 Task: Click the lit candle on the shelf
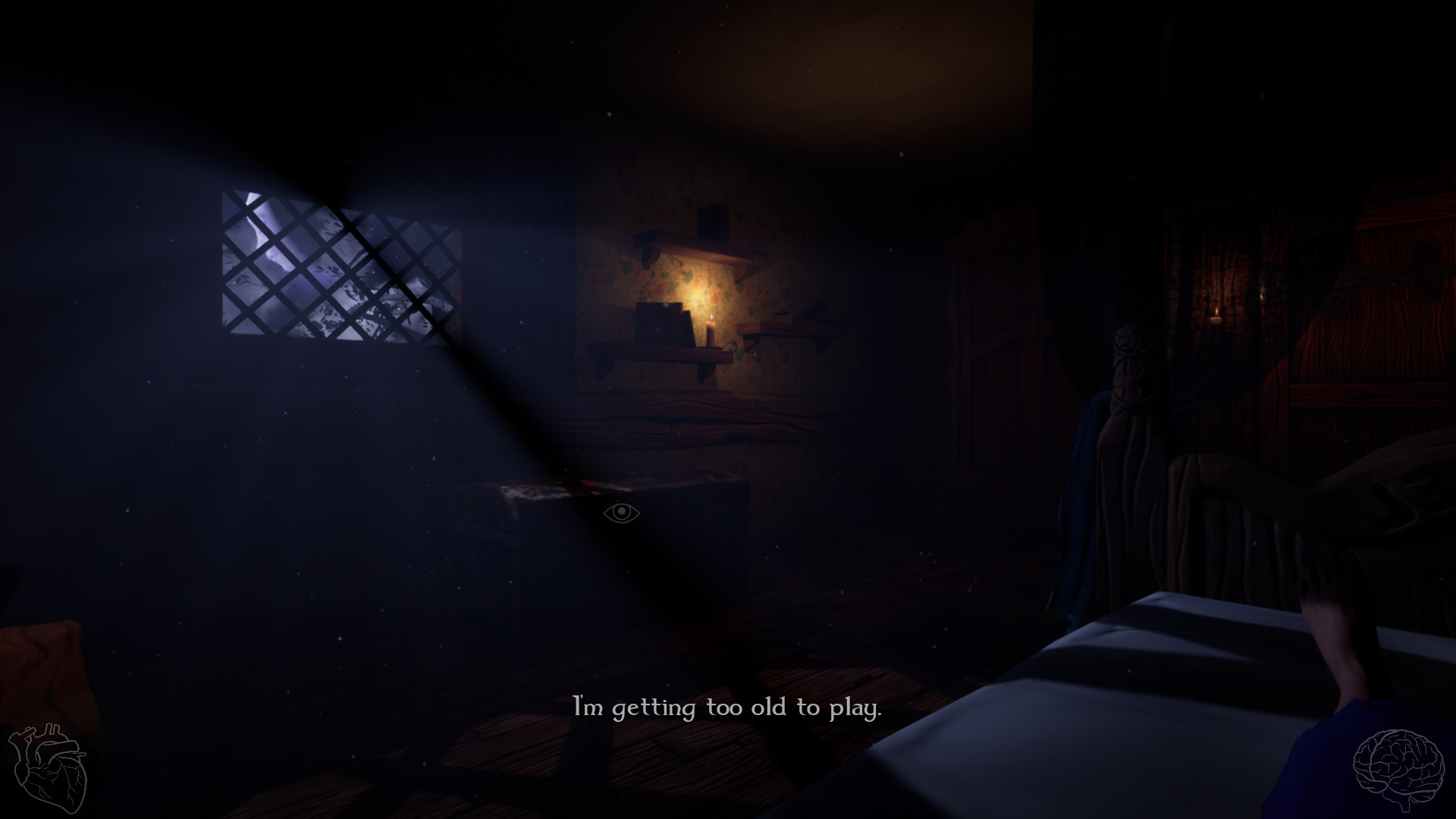pyautogui.click(x=711, y=330)
